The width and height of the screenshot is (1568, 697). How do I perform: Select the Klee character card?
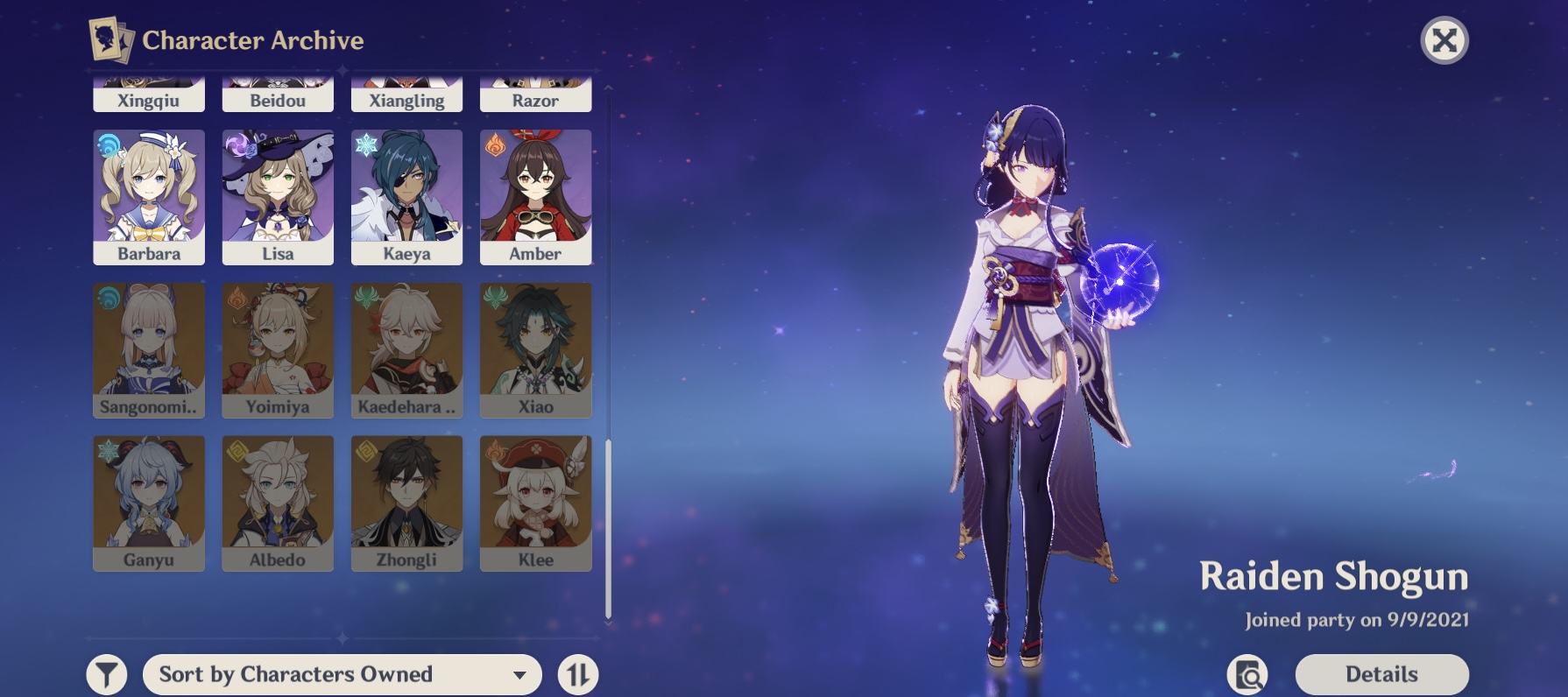535,503
